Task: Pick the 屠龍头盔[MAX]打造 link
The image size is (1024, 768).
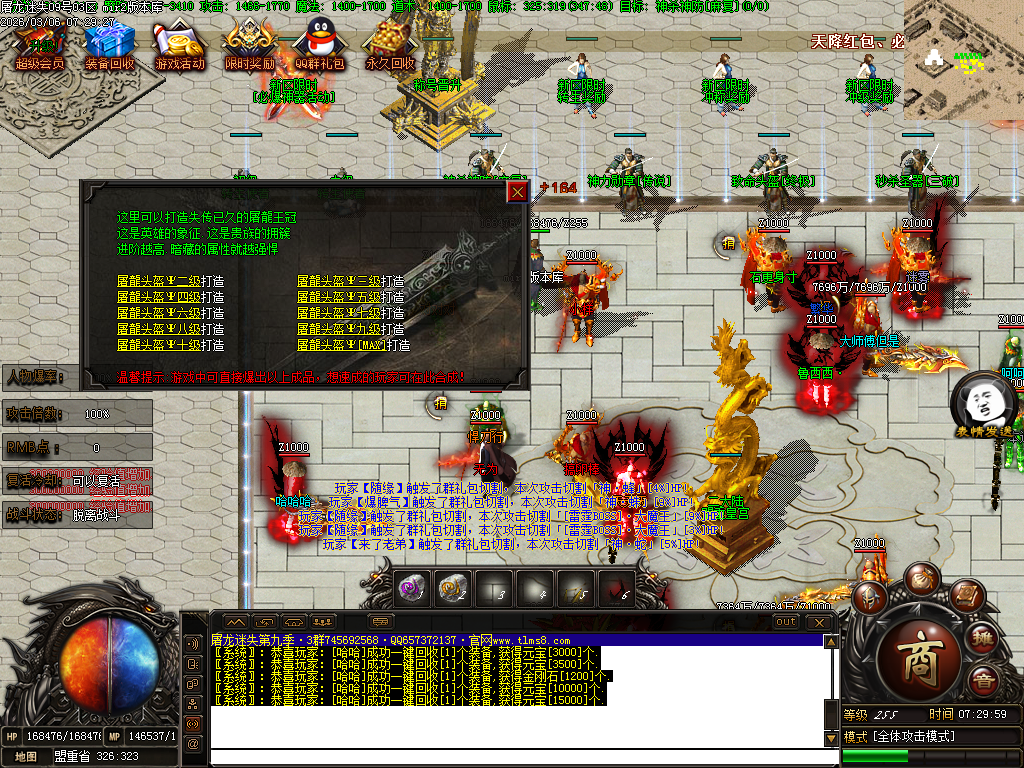Action: tap(353, 345)
